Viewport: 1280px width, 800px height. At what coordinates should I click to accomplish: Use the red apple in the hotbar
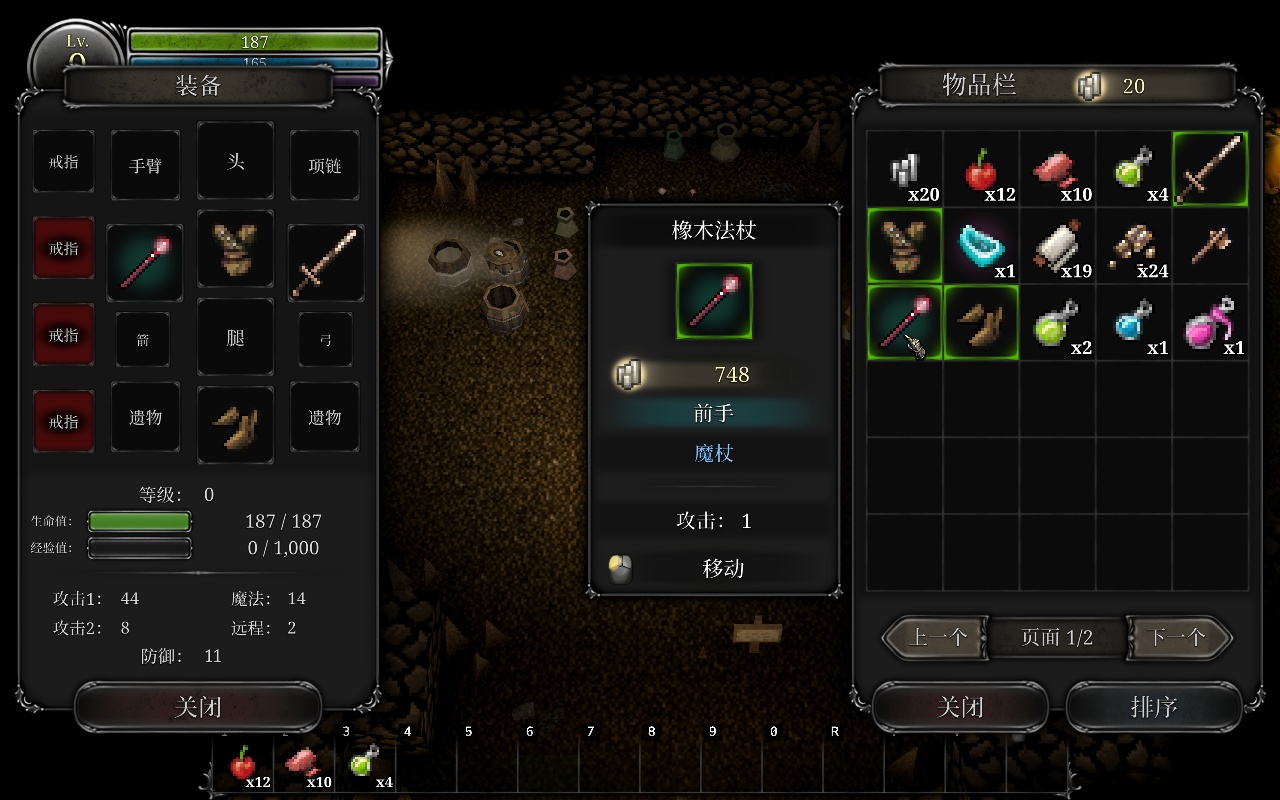click(x=243, y=767)
